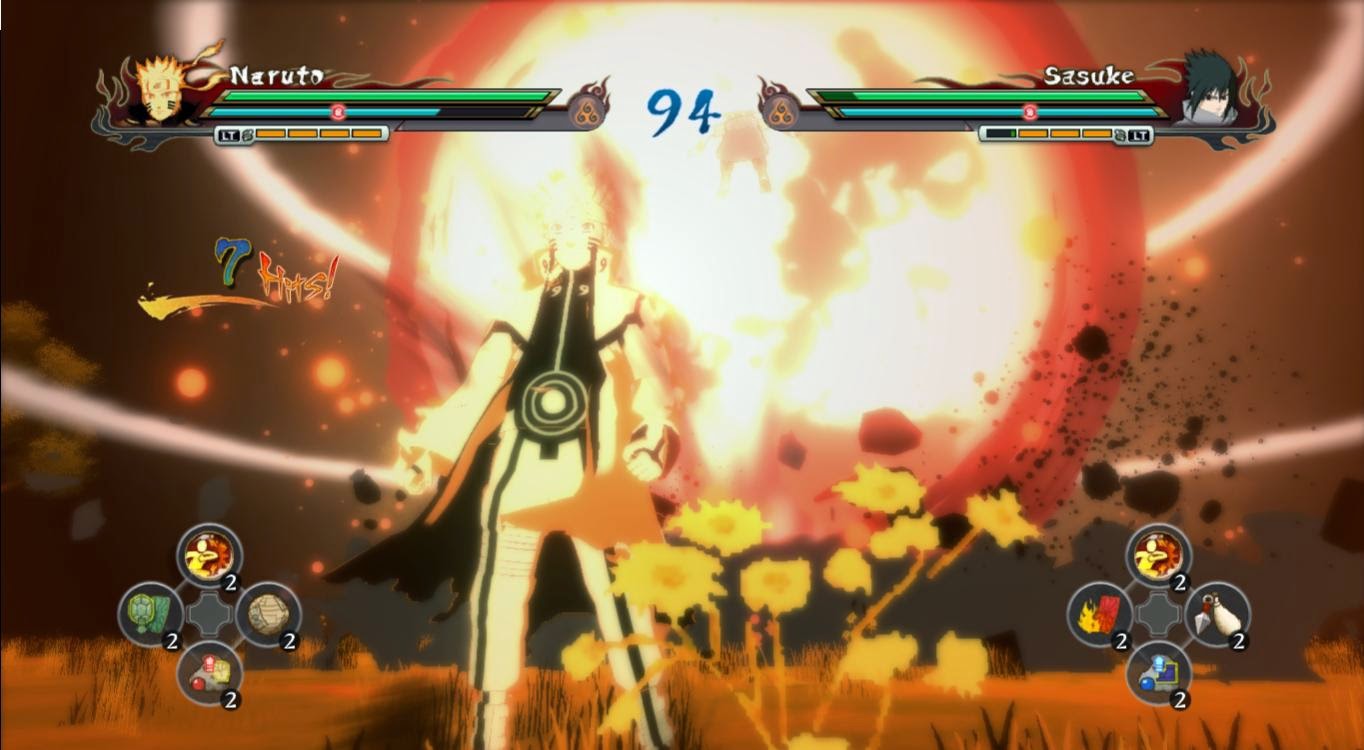Activate Sasuke's blue orb item

pos(1158,671)
